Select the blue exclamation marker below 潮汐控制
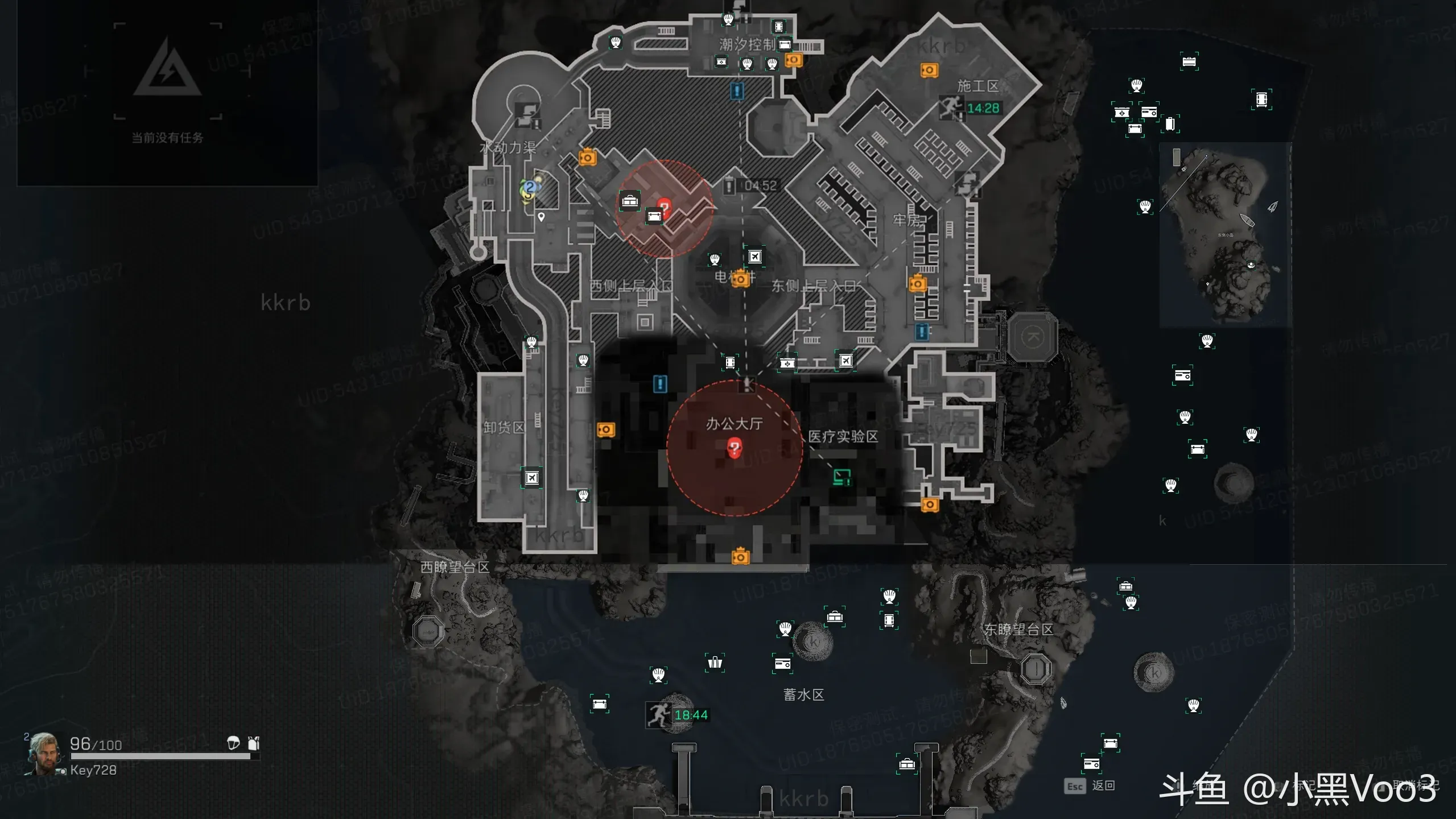Image resolution: width=1456 pixels, height=819 pixels. click(737, 90)
